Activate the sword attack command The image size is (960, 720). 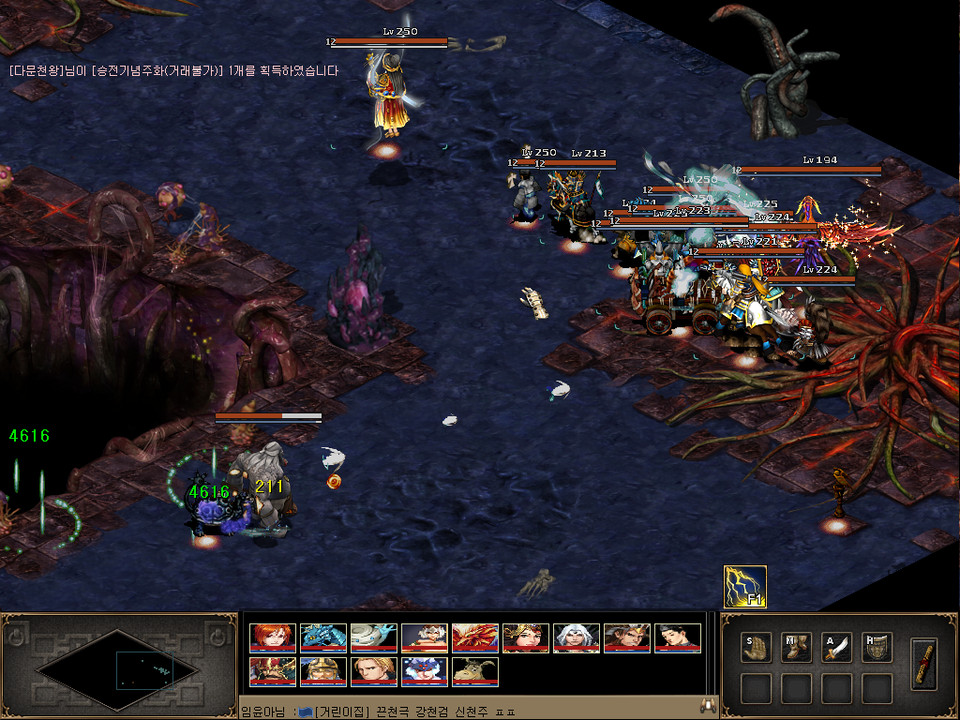pyautogui.click(x=836, y=647)
